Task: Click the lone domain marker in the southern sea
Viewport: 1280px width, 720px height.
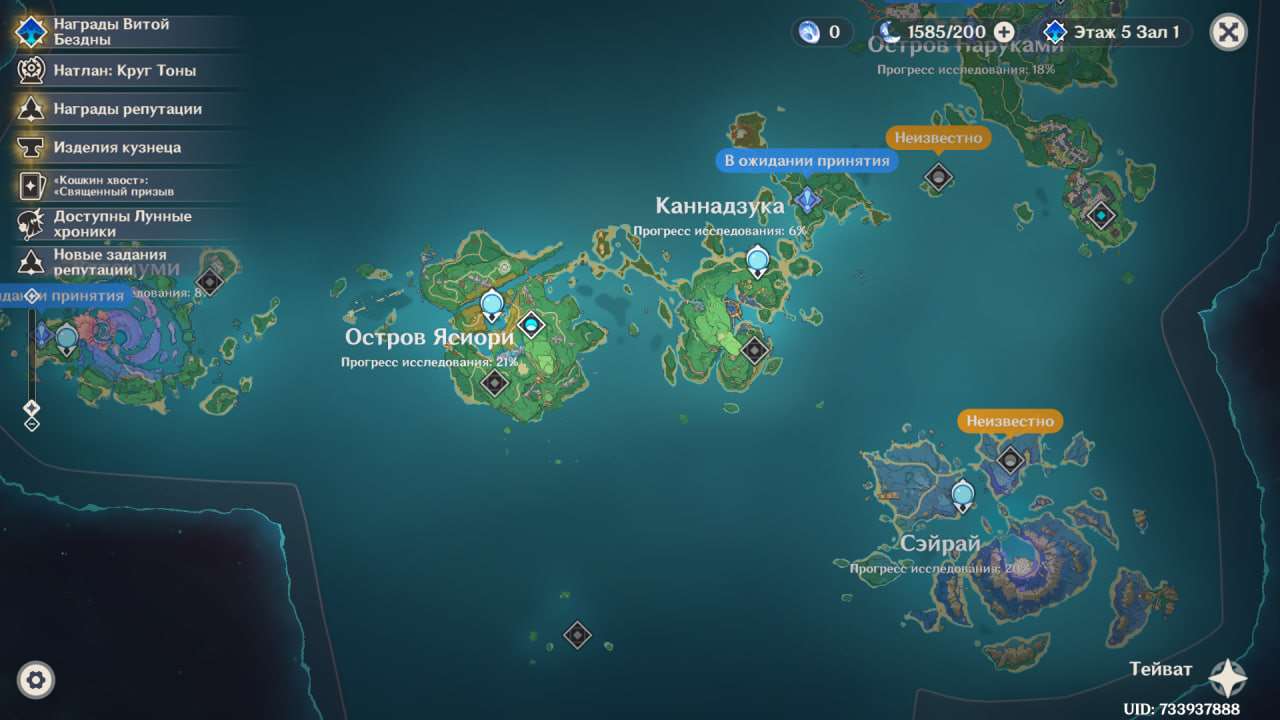Action: point(577,635)
